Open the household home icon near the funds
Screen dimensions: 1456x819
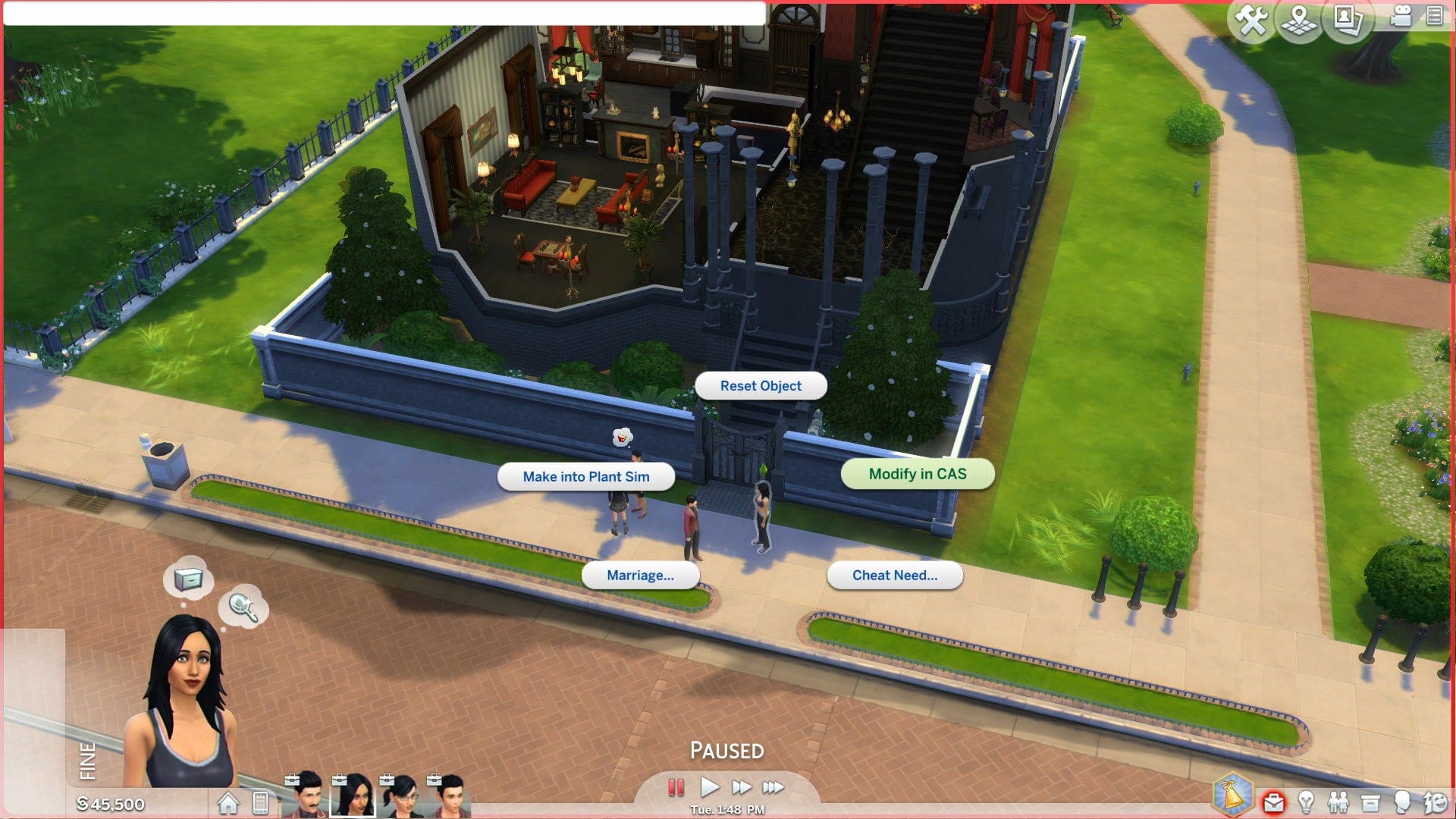[x=227, y=801]
